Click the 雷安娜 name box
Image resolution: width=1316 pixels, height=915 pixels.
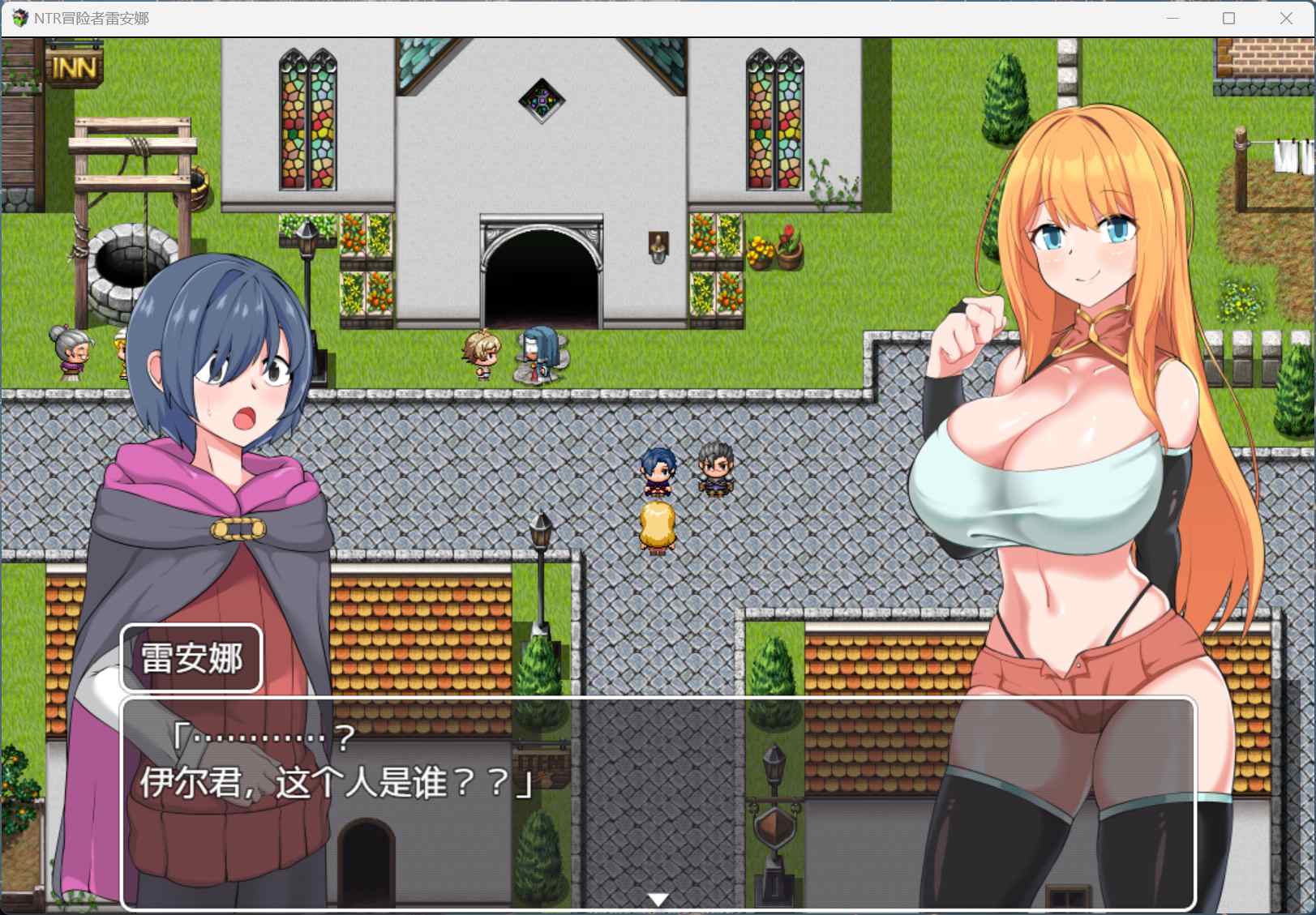[x=191, y=658]
